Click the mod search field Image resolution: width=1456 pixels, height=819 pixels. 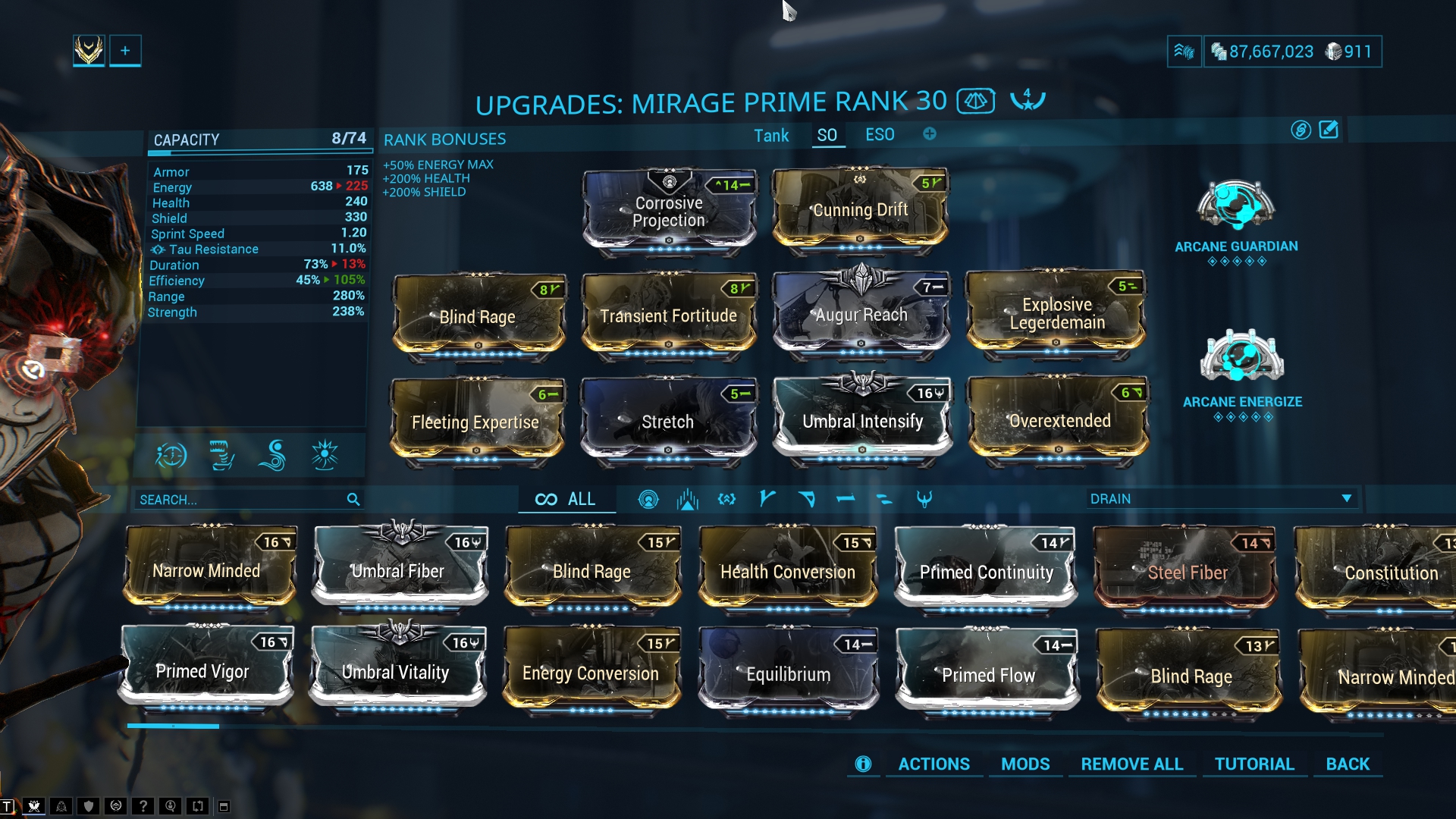click(239, 500)
